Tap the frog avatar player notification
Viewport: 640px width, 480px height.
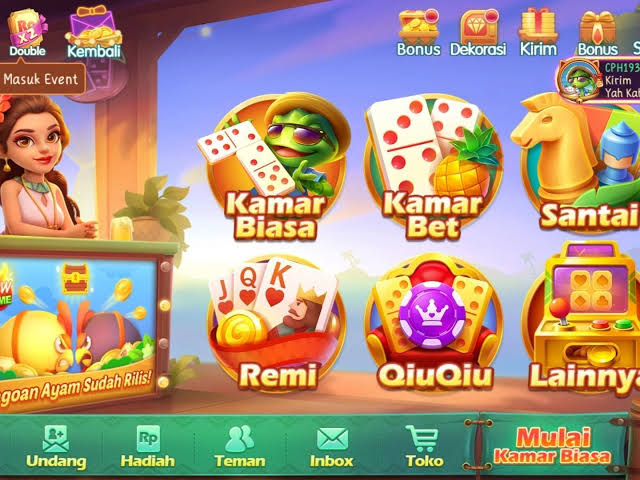pyautogui.click(x=578, y=77)
